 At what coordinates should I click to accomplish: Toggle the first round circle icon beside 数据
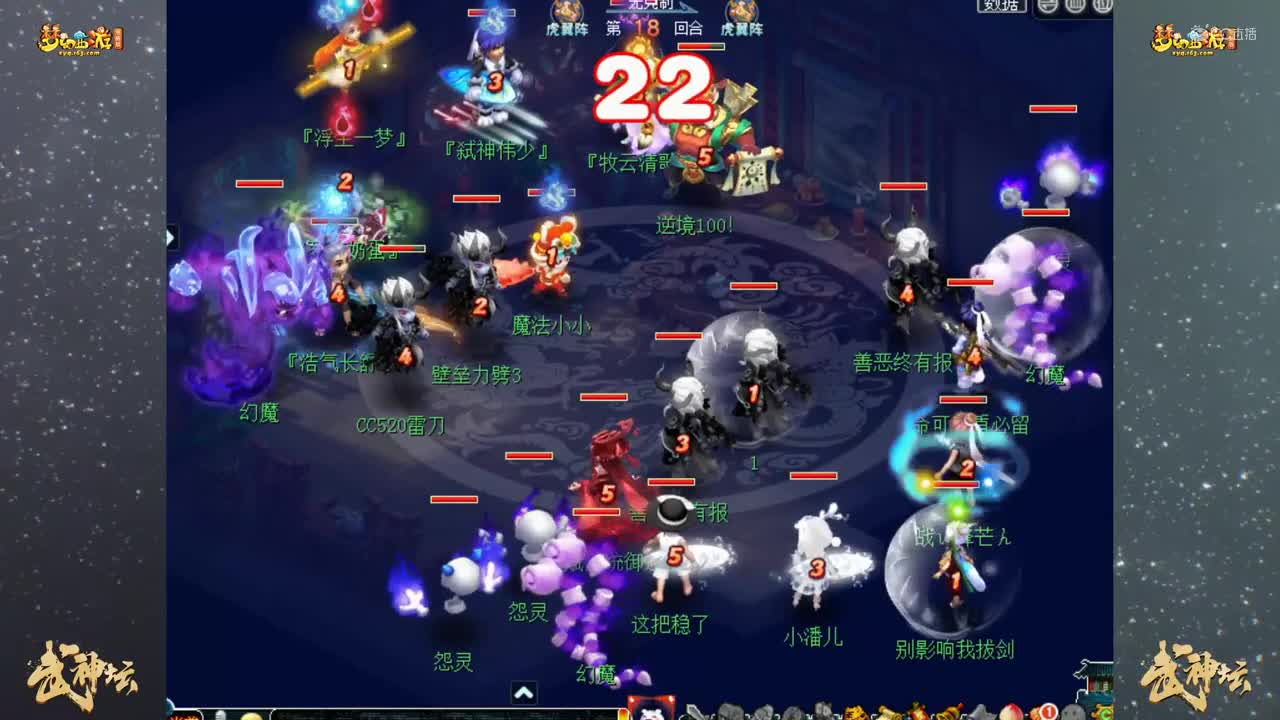click(x=1046, y=7)
